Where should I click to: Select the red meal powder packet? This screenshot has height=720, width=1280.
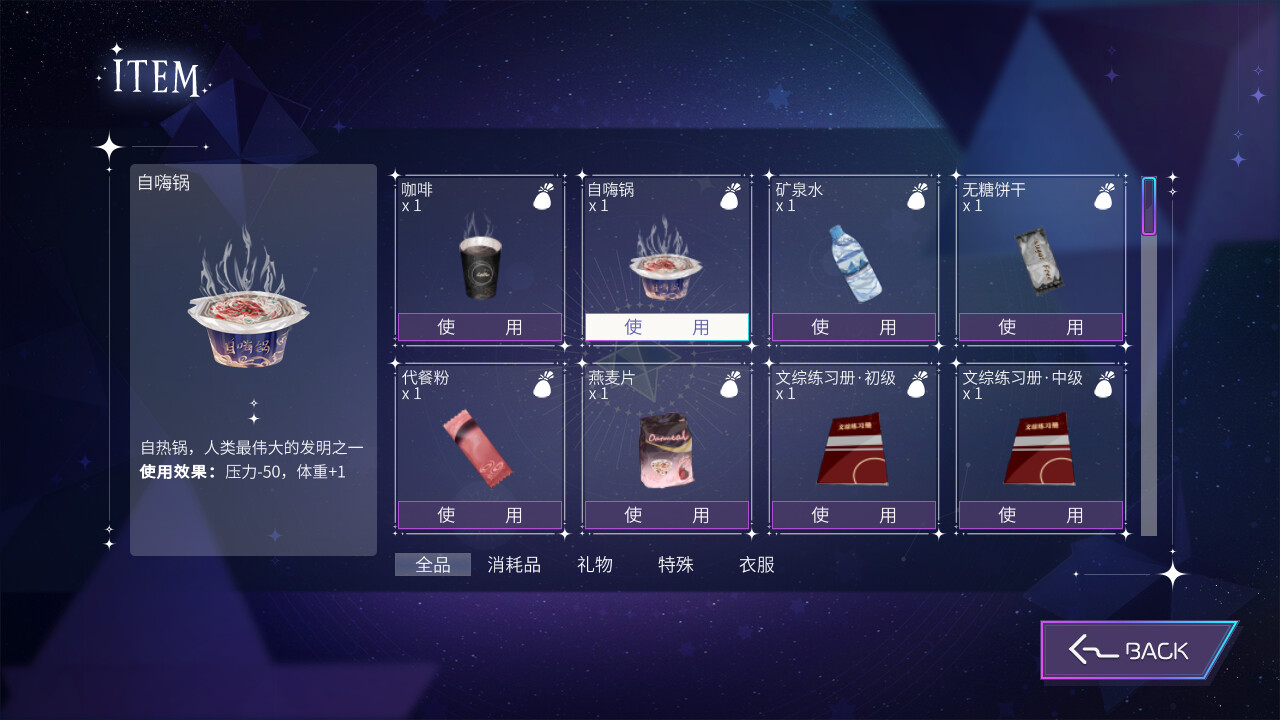pos(477,448)
